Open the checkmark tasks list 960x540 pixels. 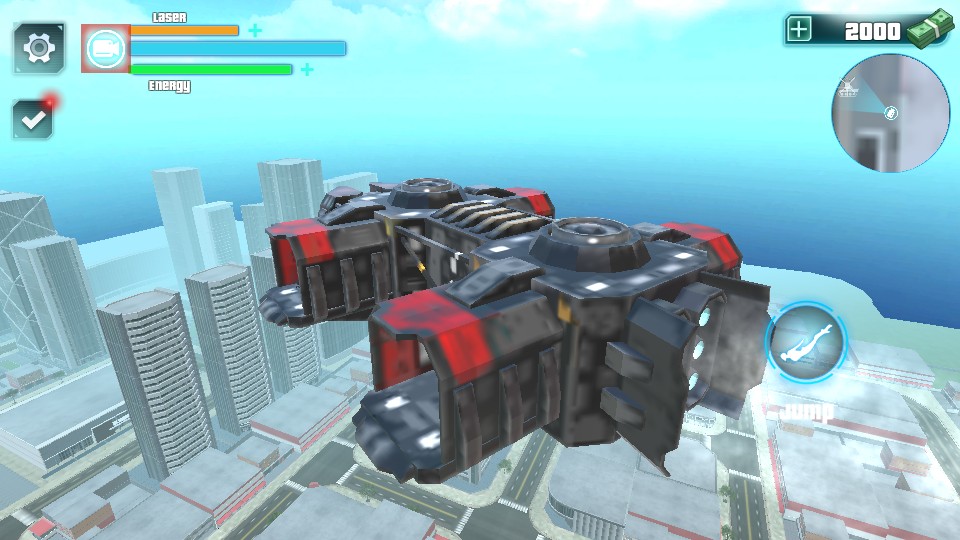[34, 119]
